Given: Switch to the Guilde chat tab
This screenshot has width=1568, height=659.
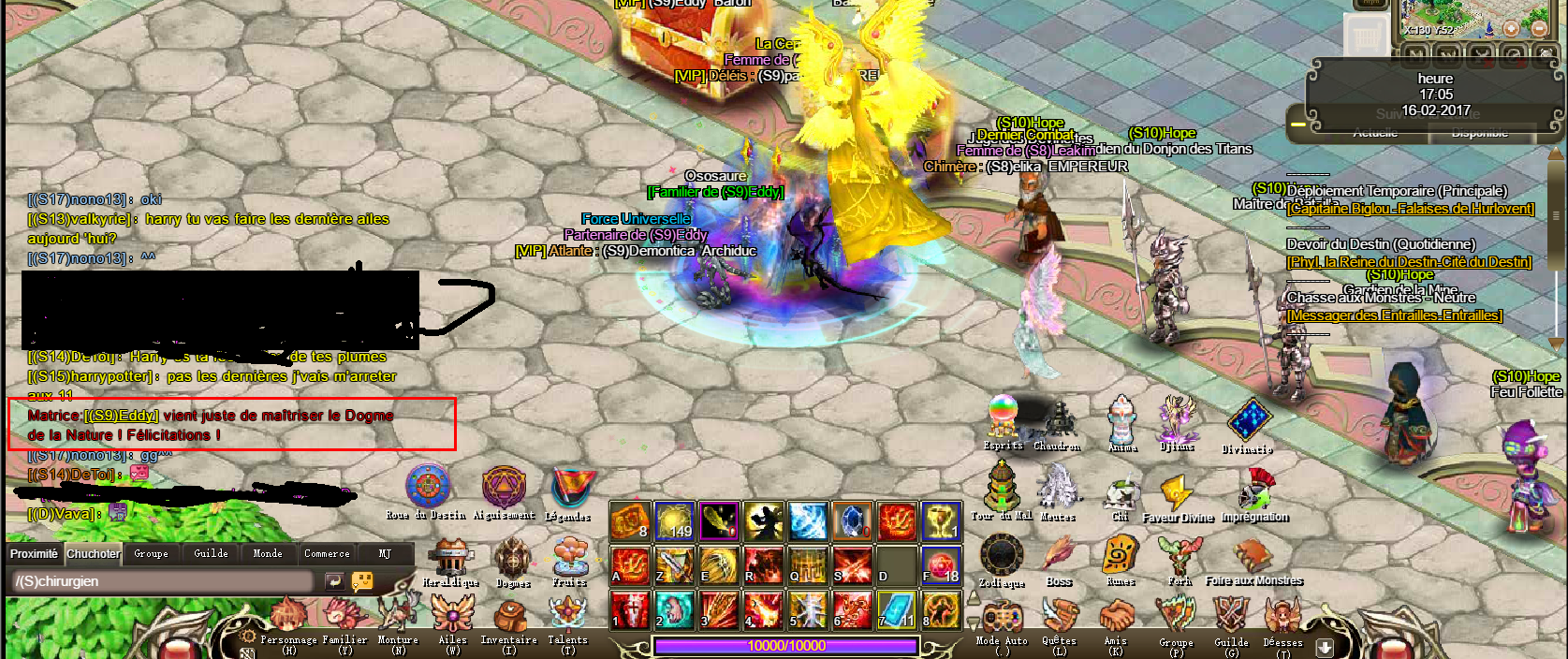Looking at the screenshot, I should click(211, 554).
